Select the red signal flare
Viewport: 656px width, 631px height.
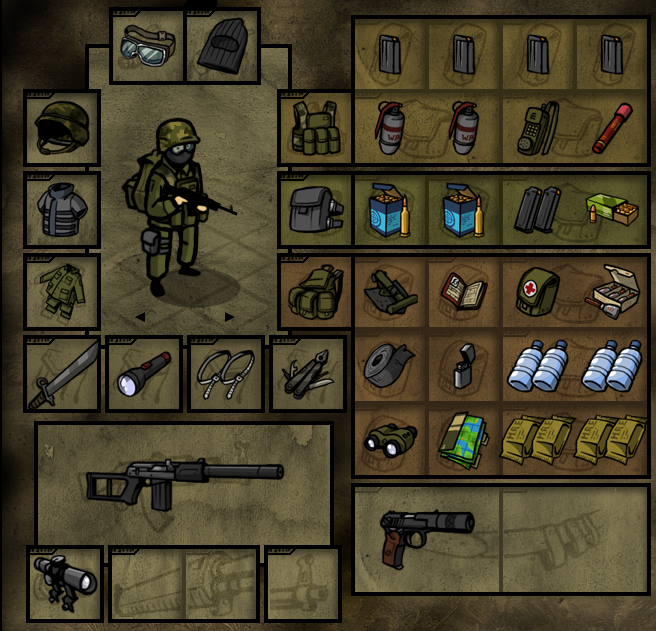pos(612,127)
